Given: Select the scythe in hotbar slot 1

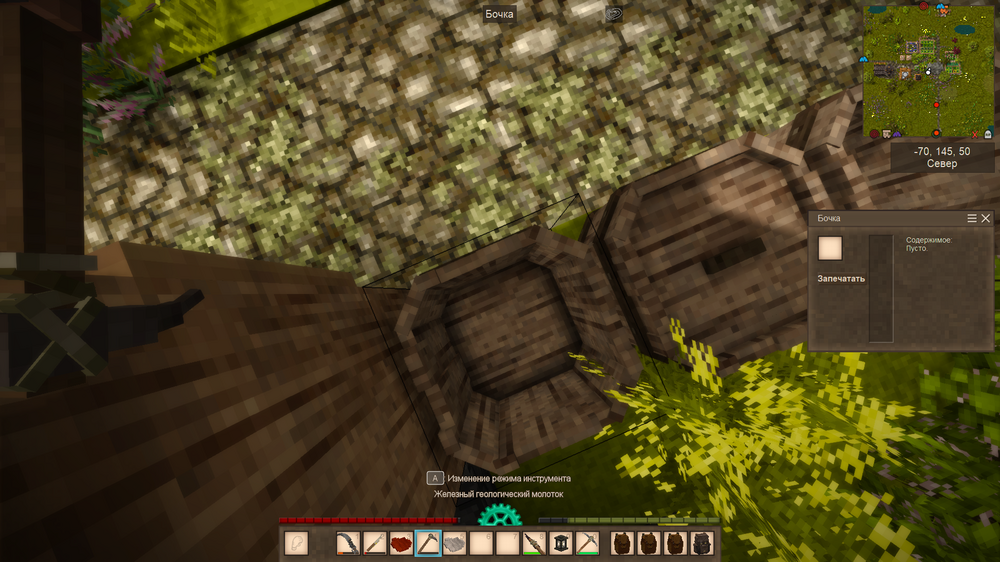Looking at the screenshot, I should 349,543.
